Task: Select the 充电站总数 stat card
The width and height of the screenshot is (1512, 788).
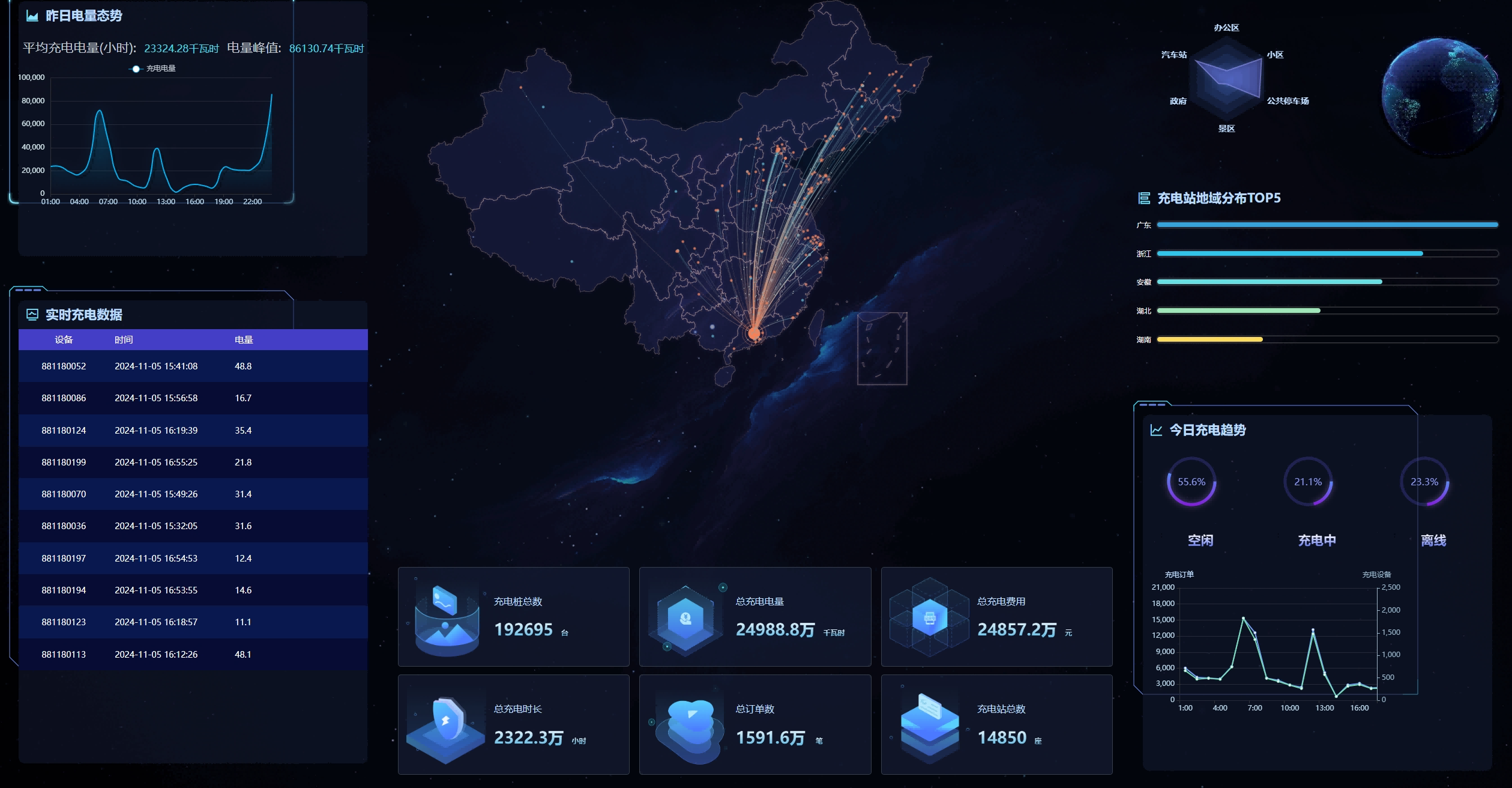Action: 996,724
